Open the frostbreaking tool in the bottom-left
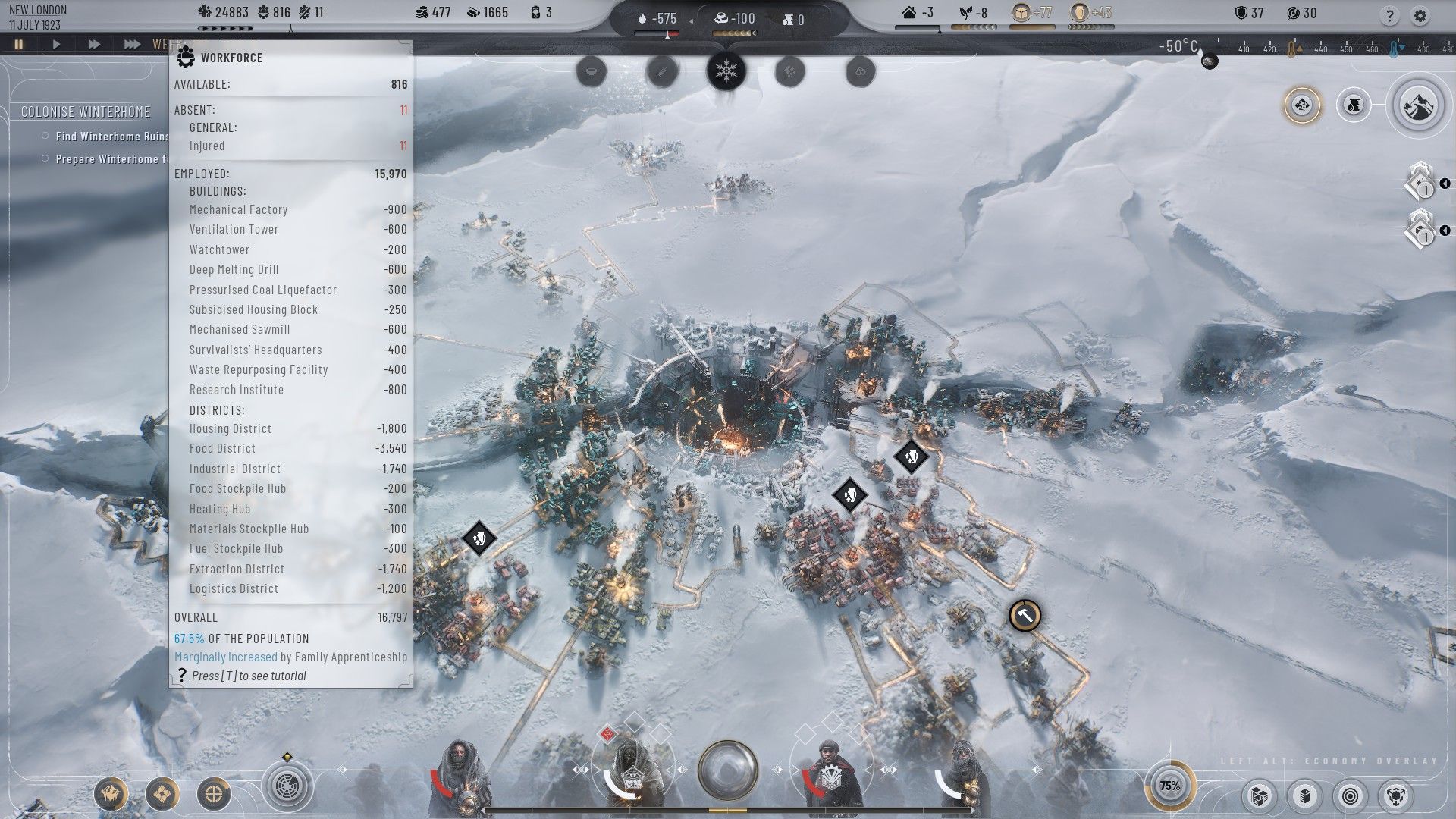Screen dimensions: 1456x819 click(111, 794)
